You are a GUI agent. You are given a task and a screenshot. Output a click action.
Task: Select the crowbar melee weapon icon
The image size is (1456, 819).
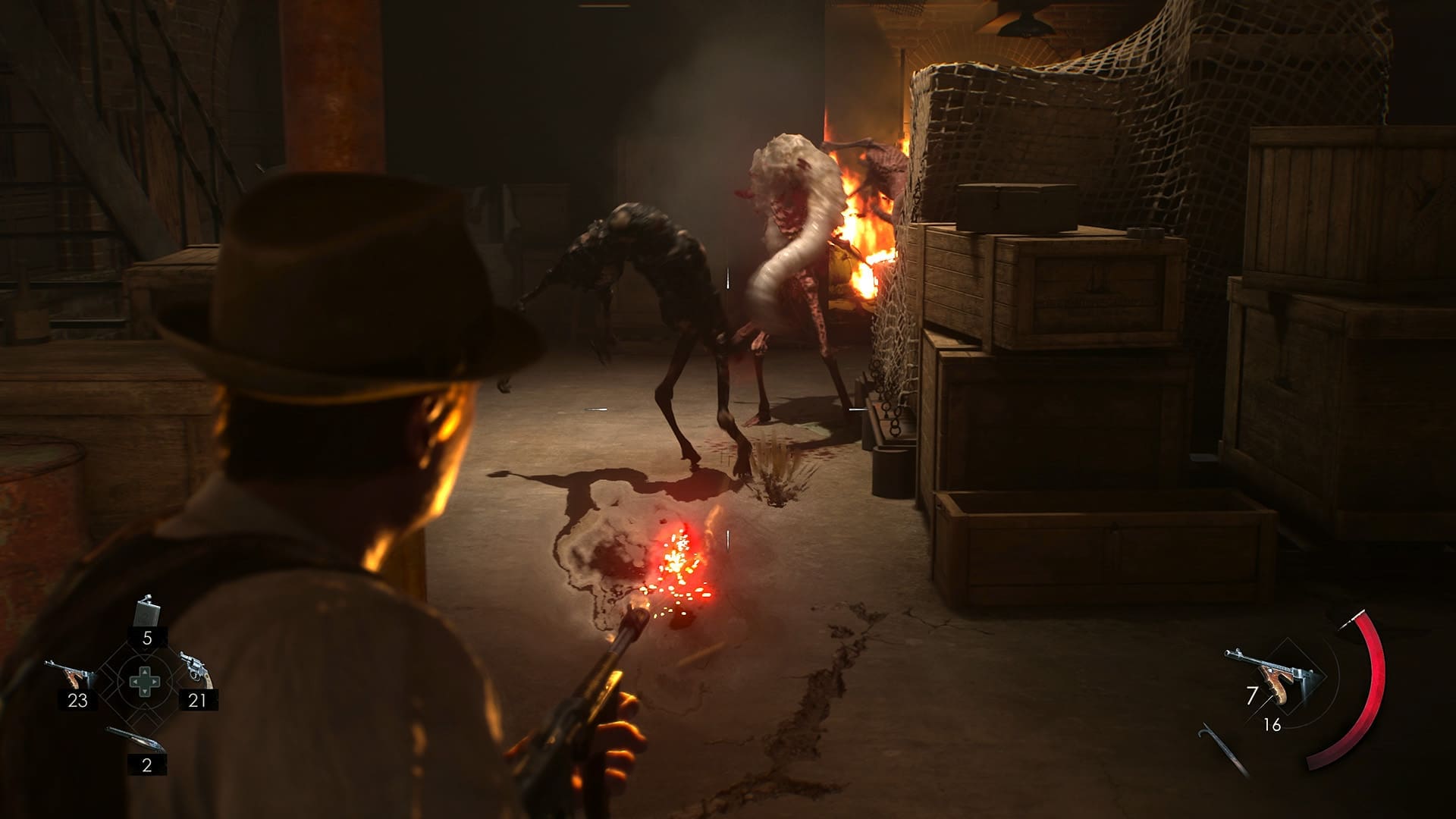[1222, 750]
